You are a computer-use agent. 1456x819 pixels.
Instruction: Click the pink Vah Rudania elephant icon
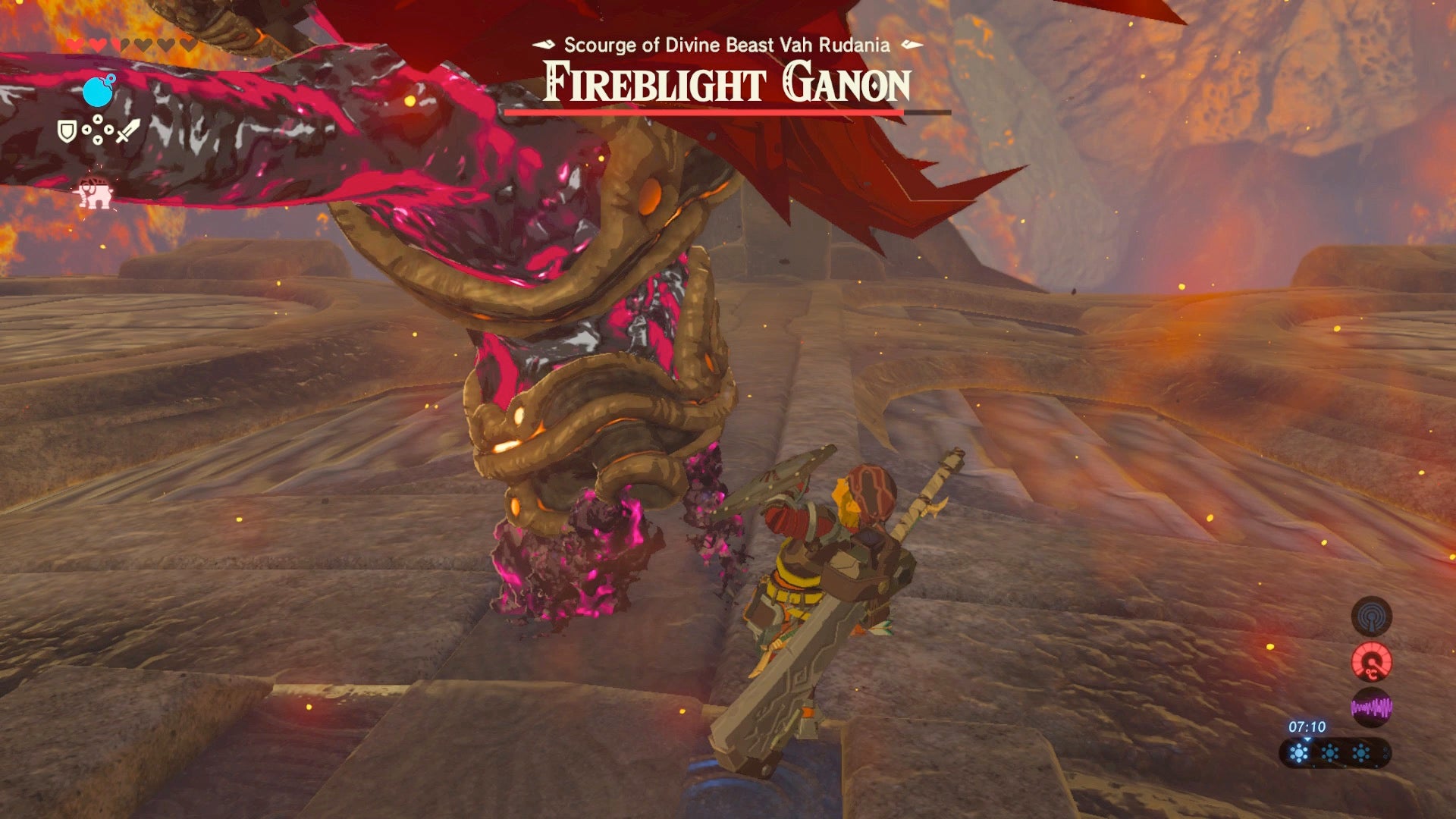[94, 193]
